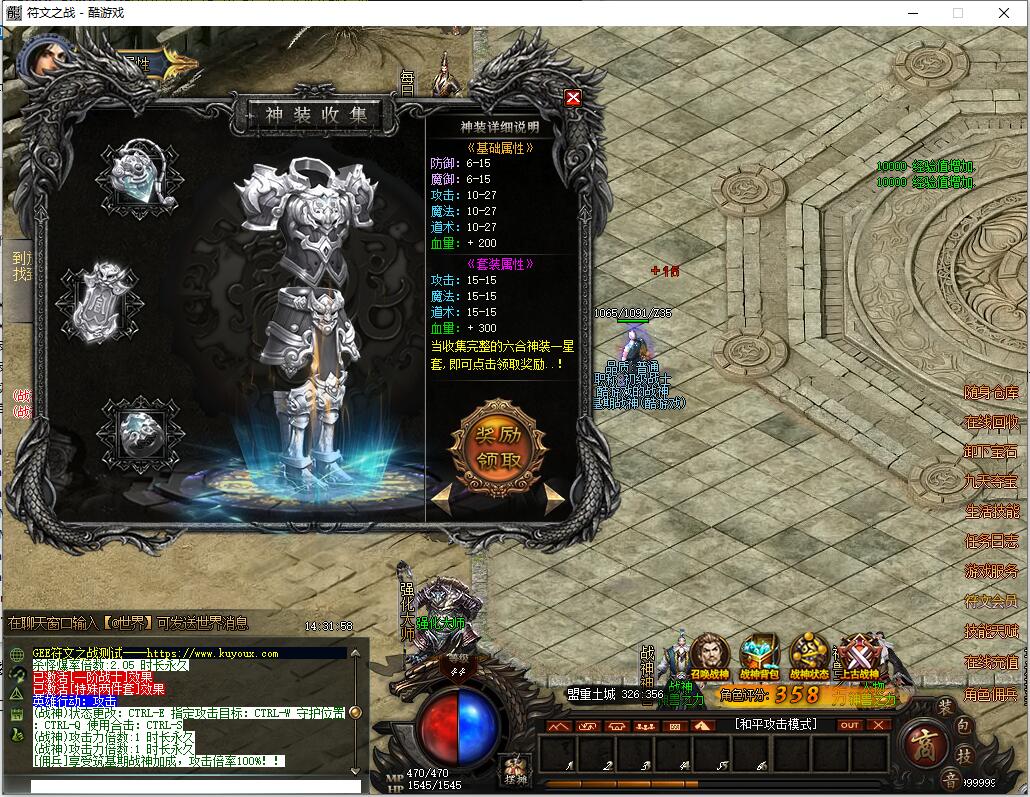View the 战神状态 status icon
Screen dimensions: 1030x797
coord(809,656)
